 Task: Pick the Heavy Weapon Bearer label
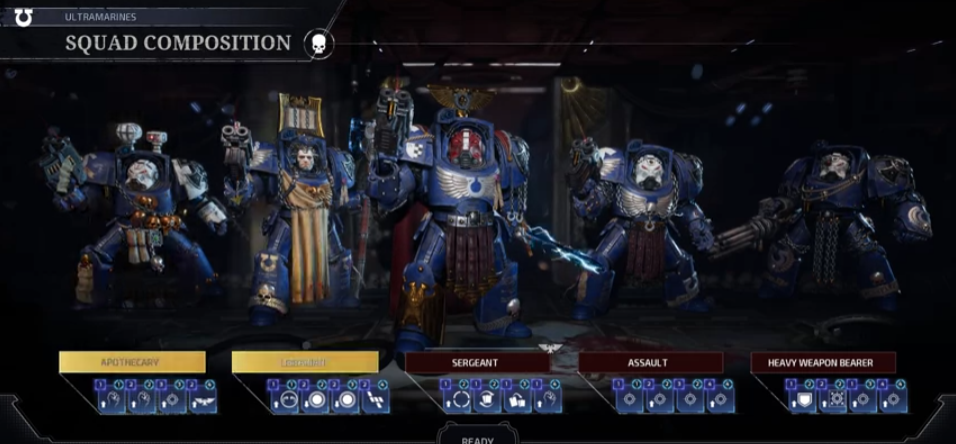pyautogui.click(x=823, y=362)
